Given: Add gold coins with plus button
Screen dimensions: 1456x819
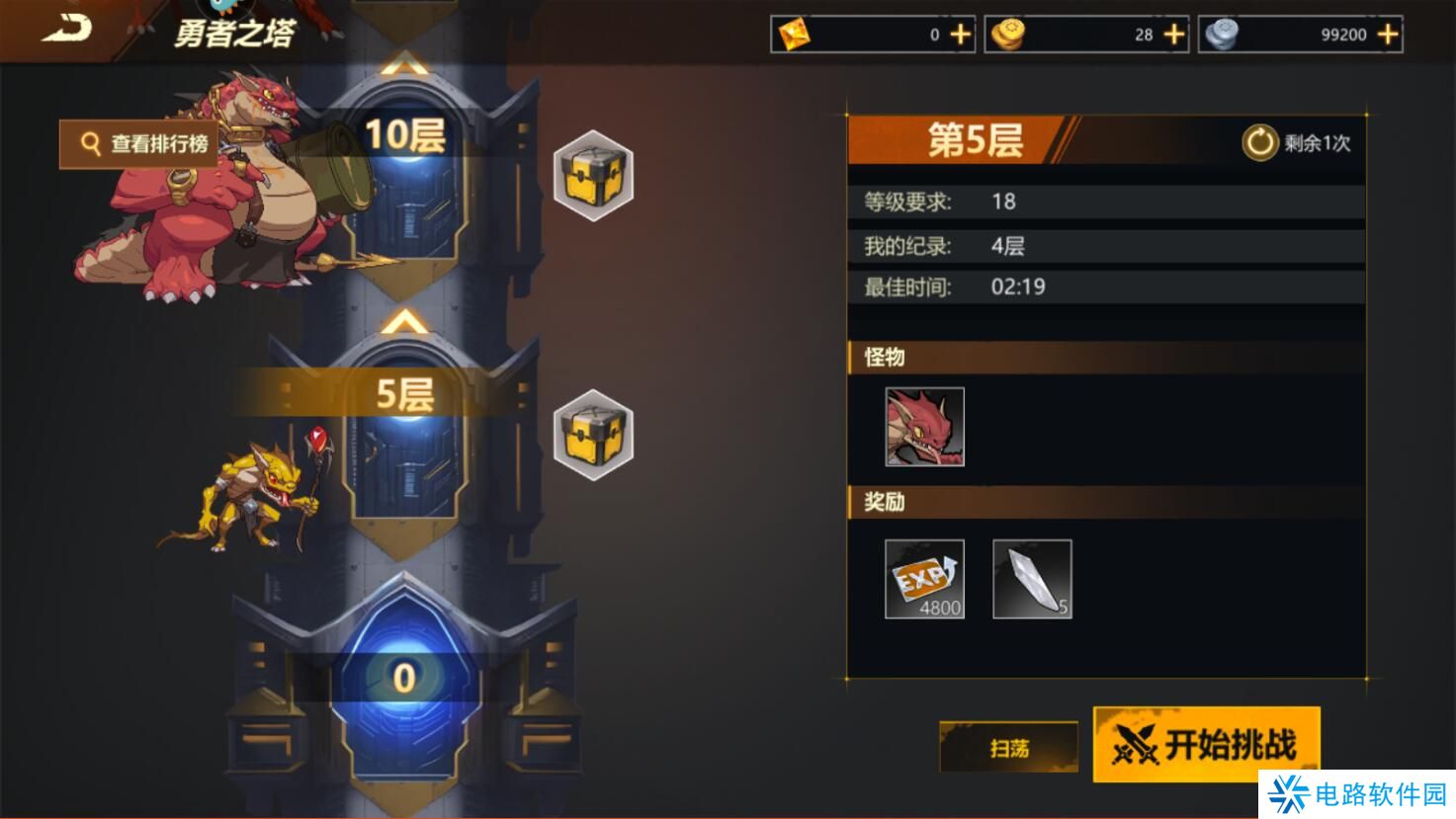Looking at the screenshot, I should [x=1174, y=35].
